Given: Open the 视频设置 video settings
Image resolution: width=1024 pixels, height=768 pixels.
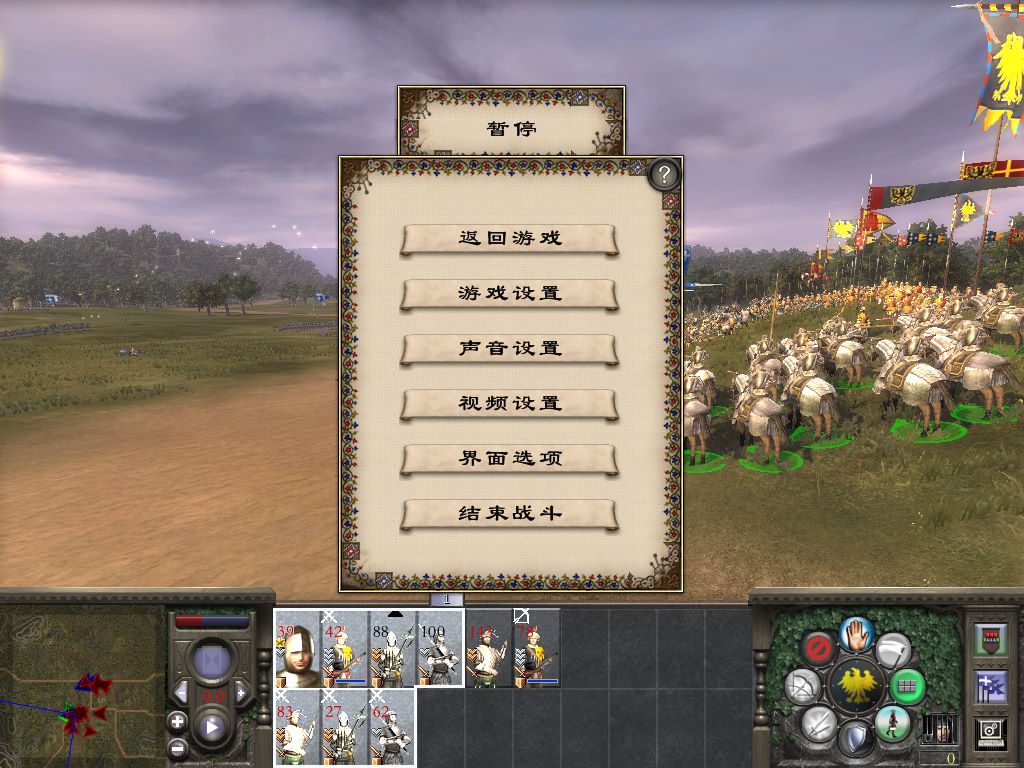Looking at the screenshot, I should click(x=509, y=404).
